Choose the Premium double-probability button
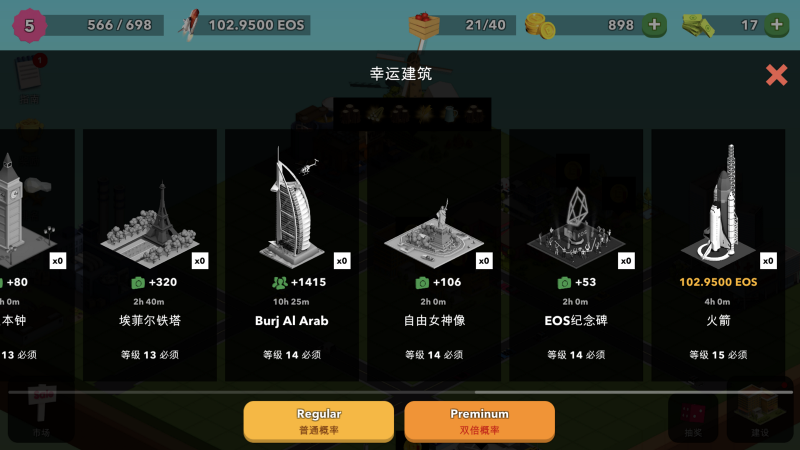Viewport: 800px width, 450px height. tap(479, 420)
